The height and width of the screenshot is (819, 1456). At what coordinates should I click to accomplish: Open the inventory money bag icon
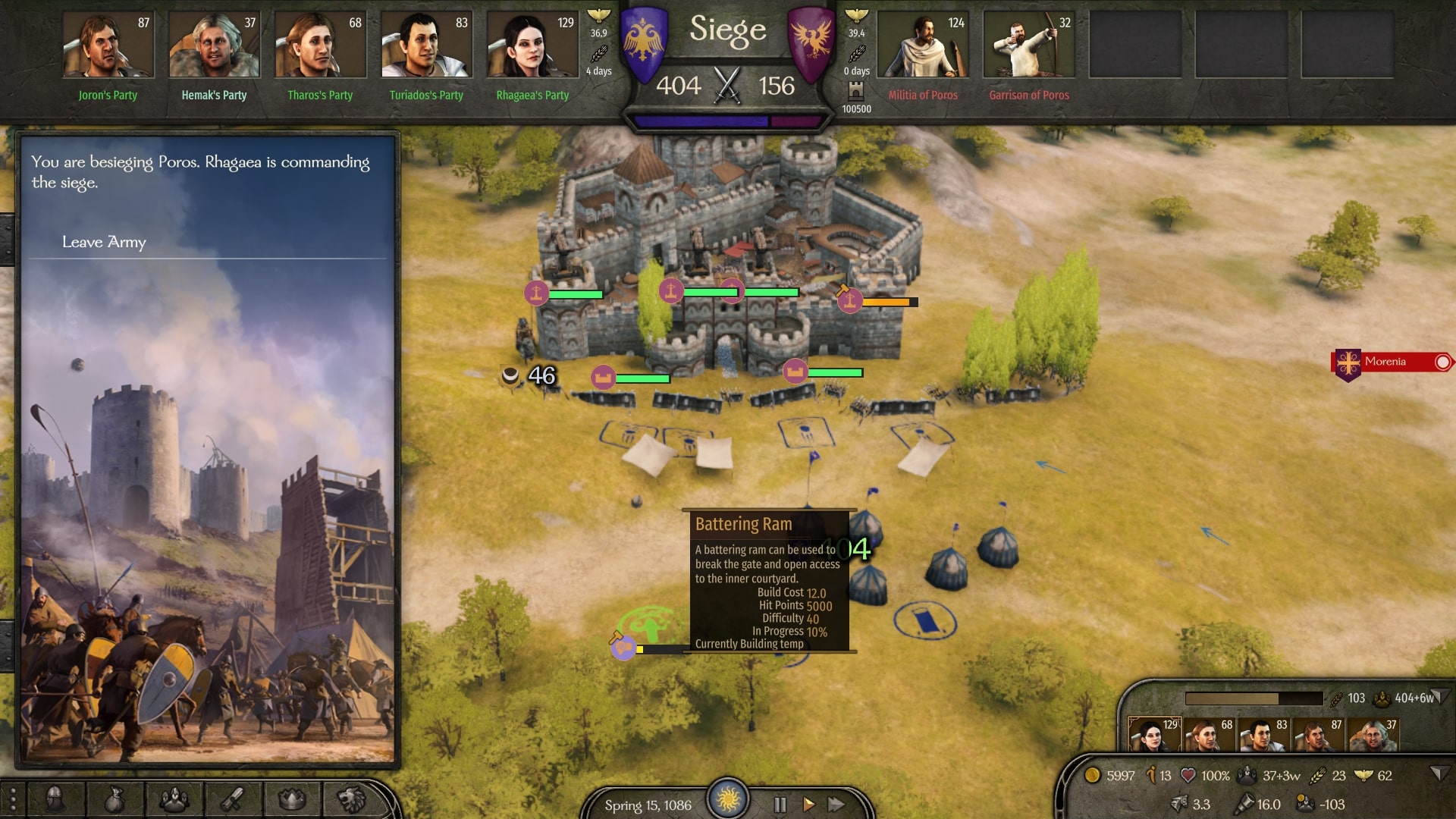point(114,799)
